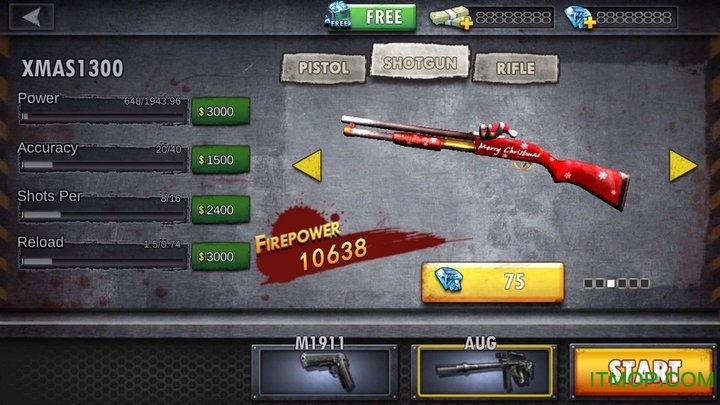Upgrade Reload for $3000
Viewport: 720px width, 405px height.
(219, 259)
